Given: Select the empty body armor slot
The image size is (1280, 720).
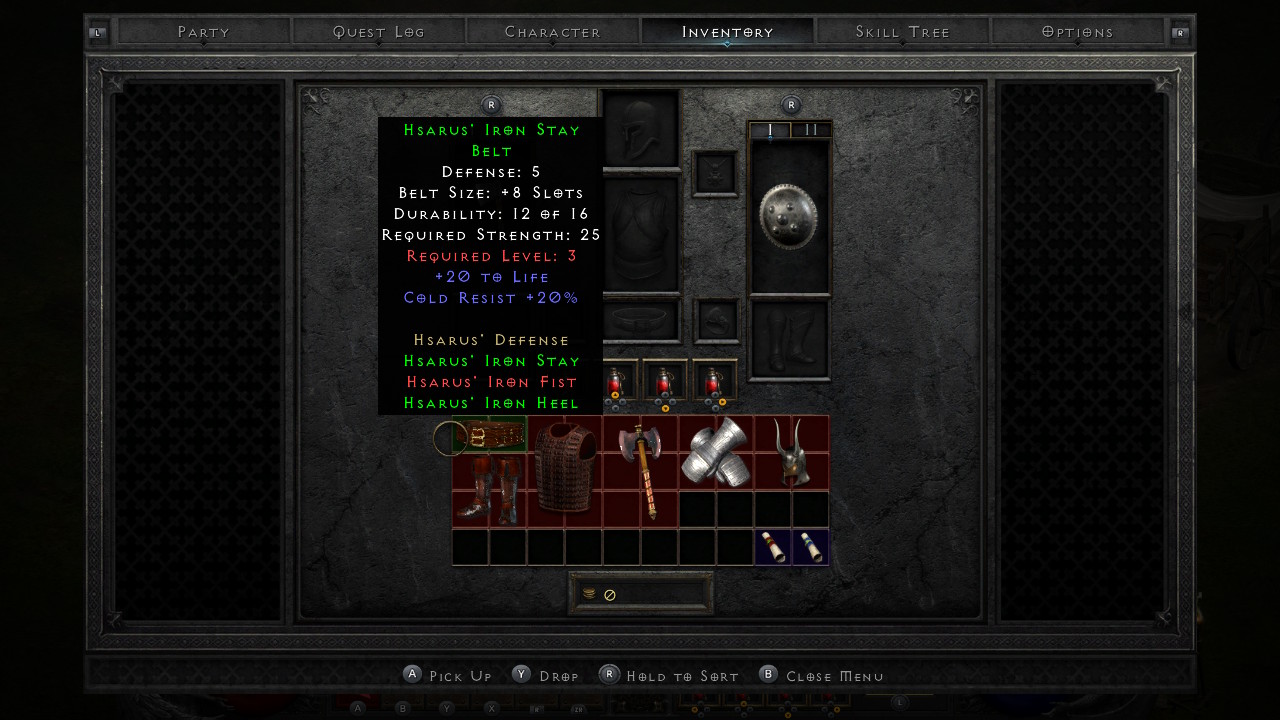Looking at the screenshot, I should point(640,236).
